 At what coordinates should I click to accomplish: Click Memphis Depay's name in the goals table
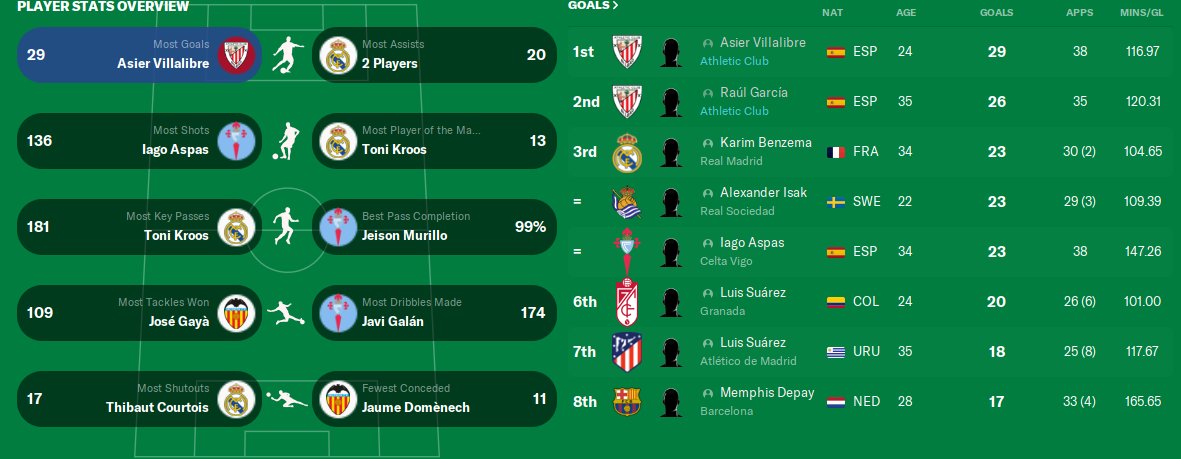pos(766,393)
